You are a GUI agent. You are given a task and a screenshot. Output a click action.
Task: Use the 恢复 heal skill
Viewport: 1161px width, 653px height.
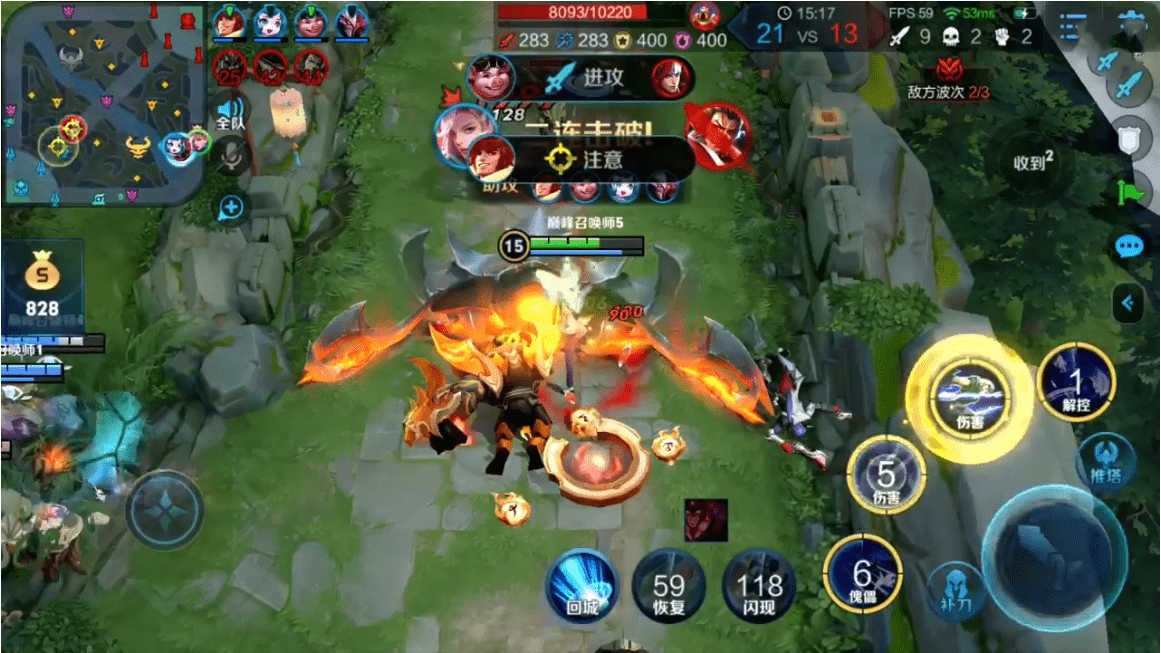(x=669, y=587)
